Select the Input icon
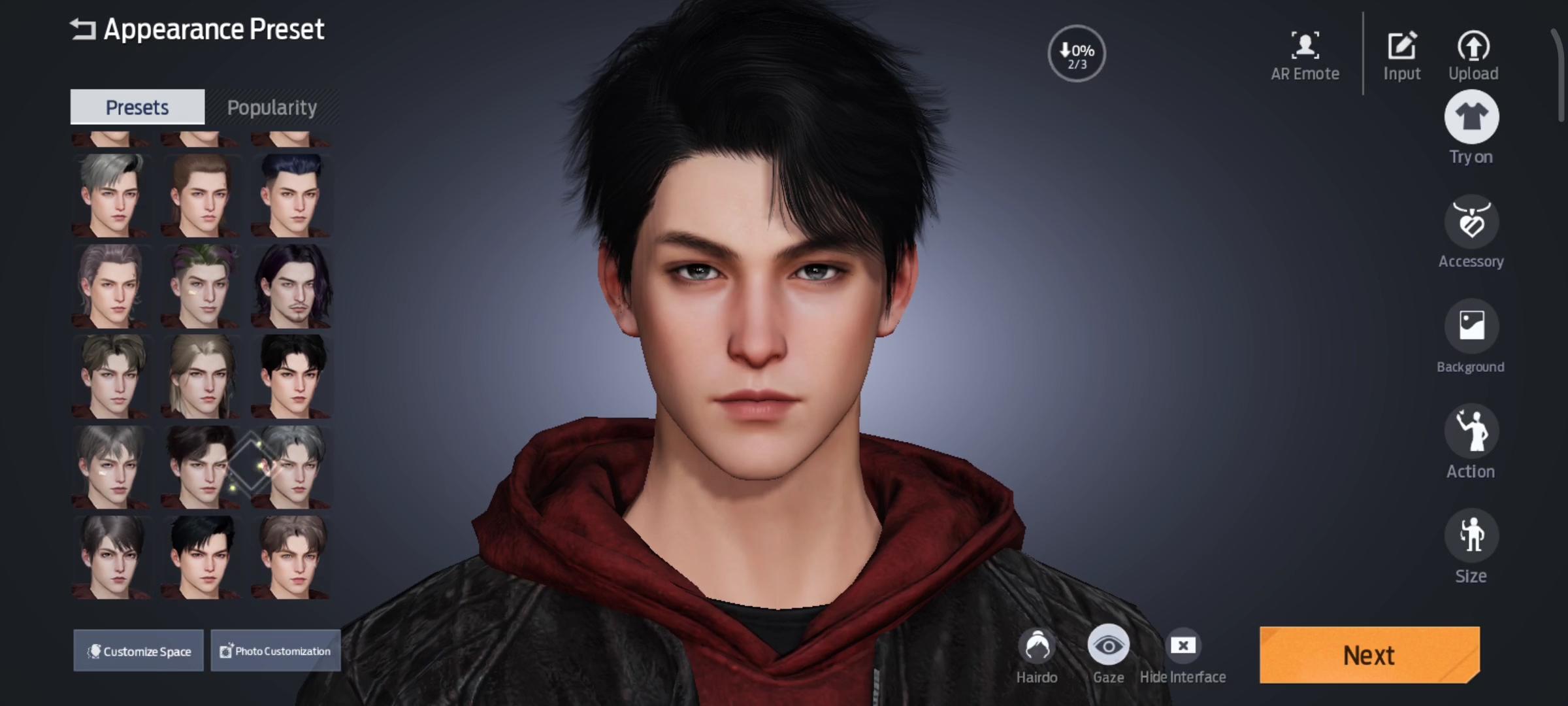Image resolution: width=1568 pixels, height=706 pixels. click(x=1402, y=46)
